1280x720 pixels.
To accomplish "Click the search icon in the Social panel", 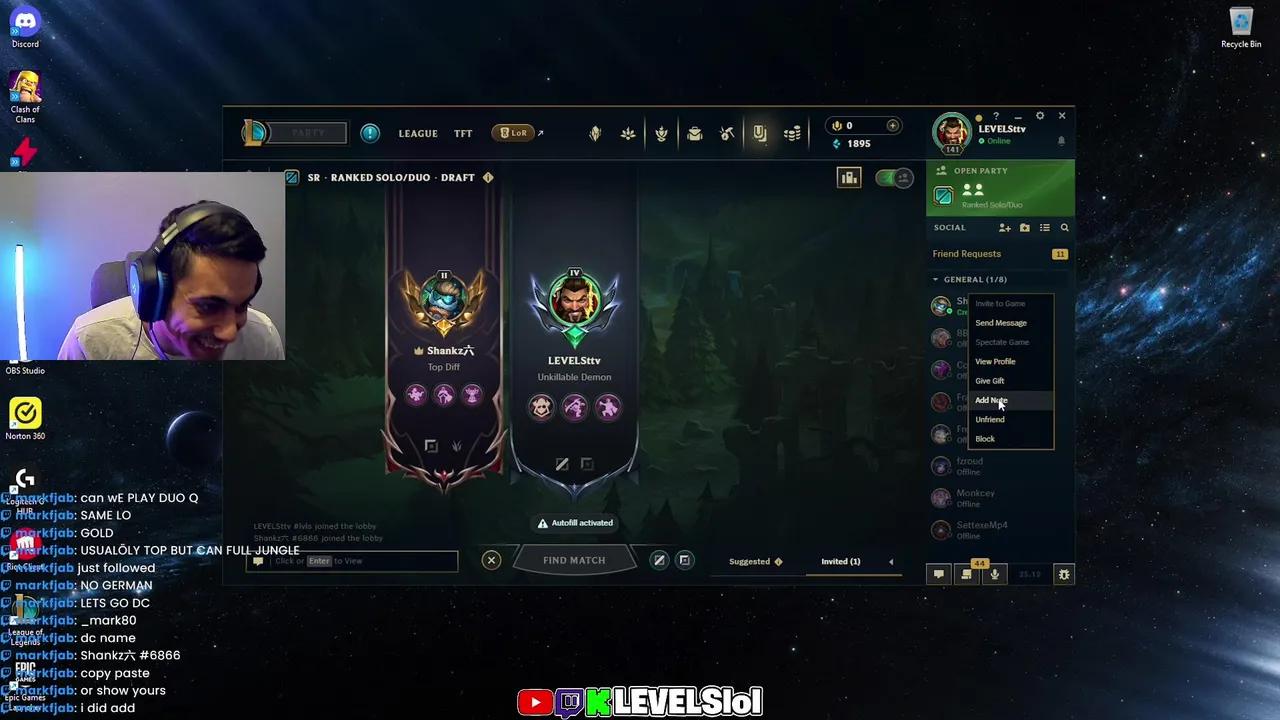I will 1064,227.
